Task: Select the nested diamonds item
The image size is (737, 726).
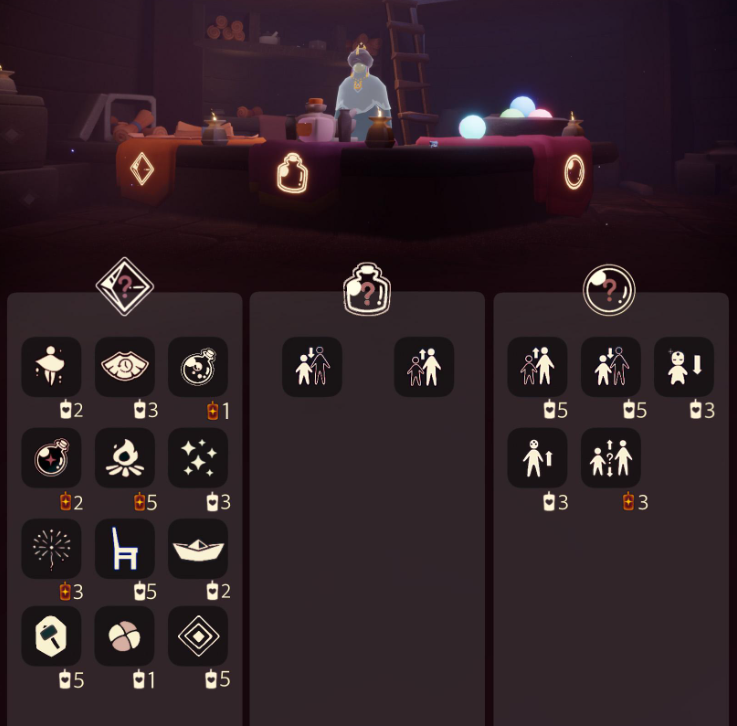Action: tap(198, 636)
